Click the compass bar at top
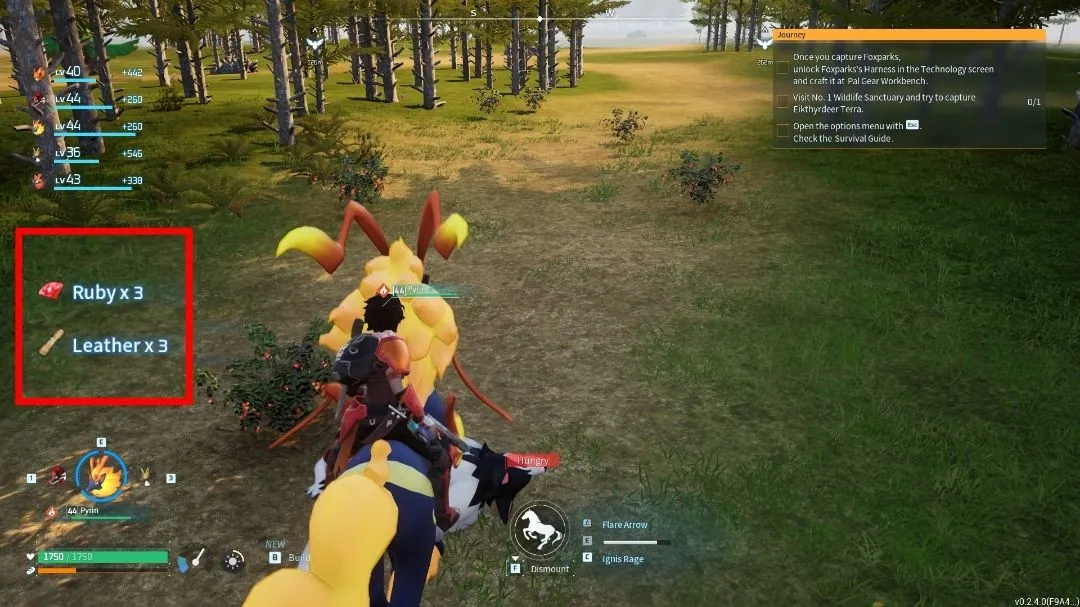The image size is (1080, 607). (540, 18)
